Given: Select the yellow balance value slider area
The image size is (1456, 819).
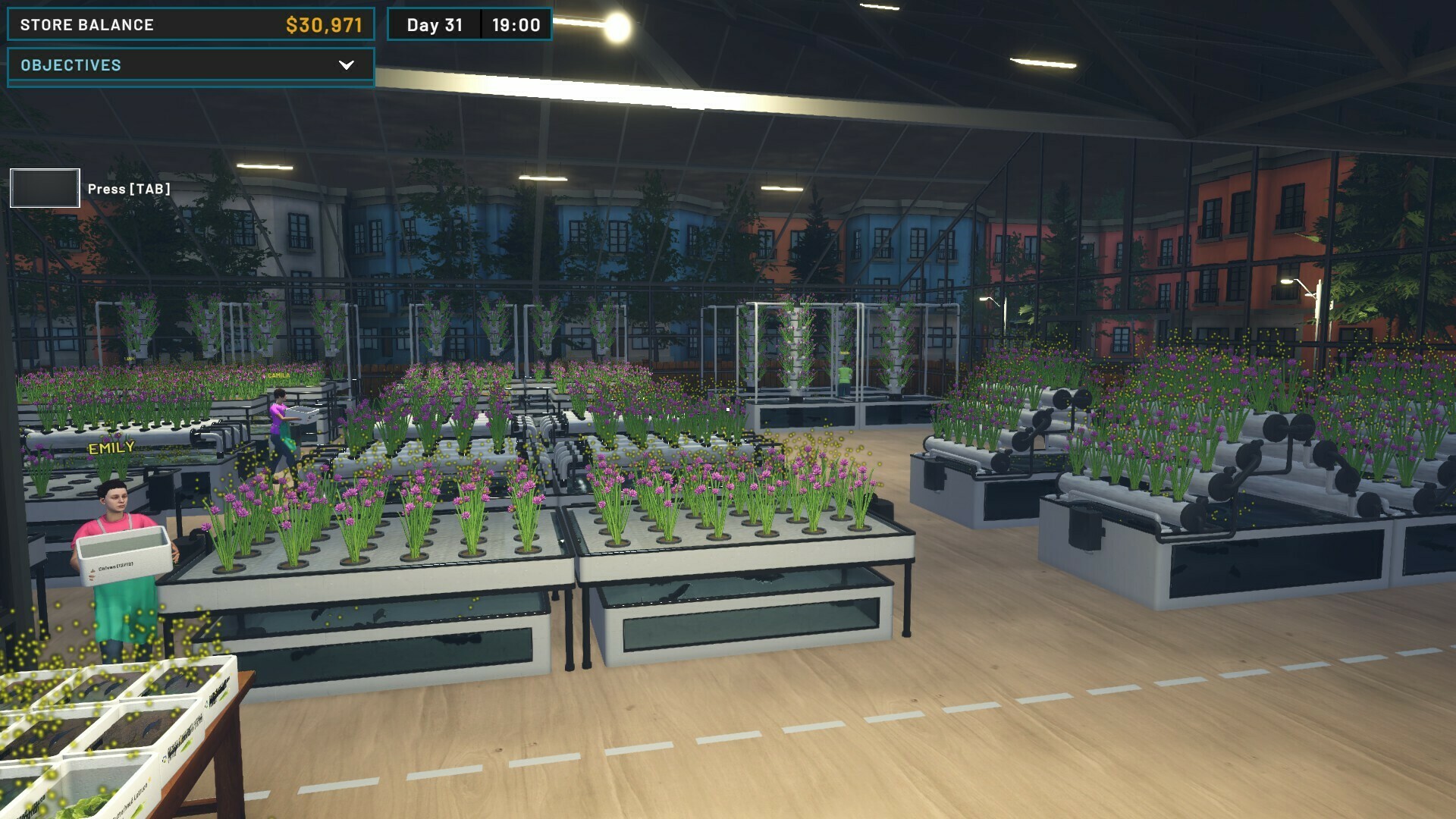Looking at the screenshot, I should pos(322,24).
